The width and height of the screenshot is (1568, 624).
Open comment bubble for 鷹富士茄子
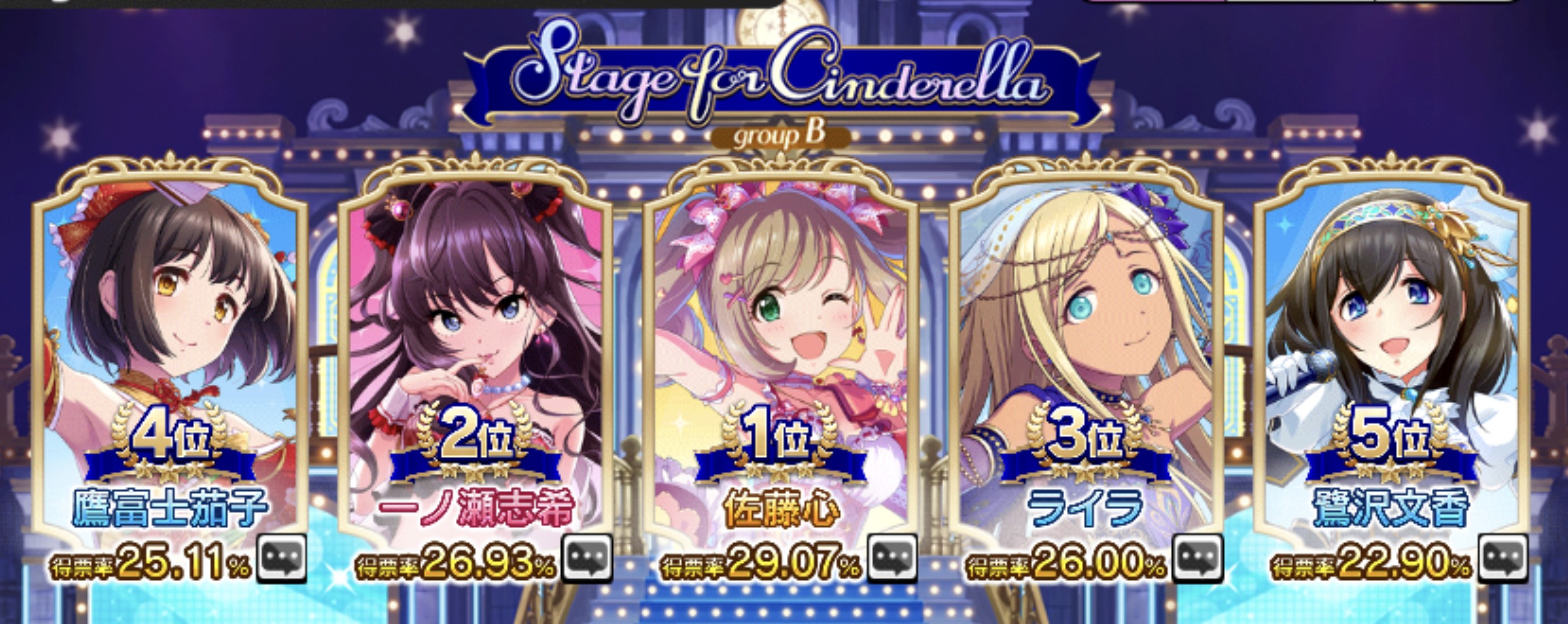(x=282, y=558)
